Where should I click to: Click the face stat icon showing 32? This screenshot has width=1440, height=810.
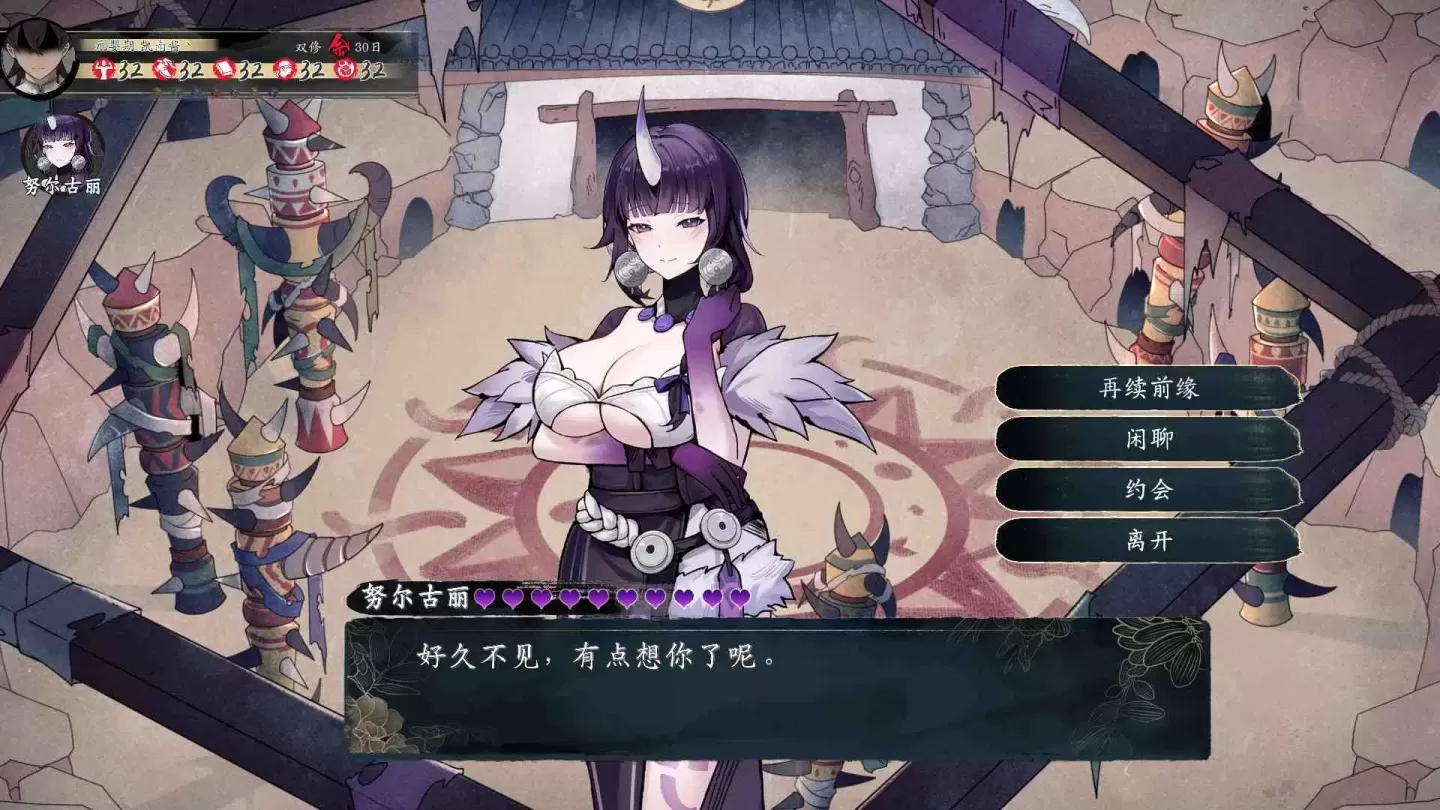(286, 70)
